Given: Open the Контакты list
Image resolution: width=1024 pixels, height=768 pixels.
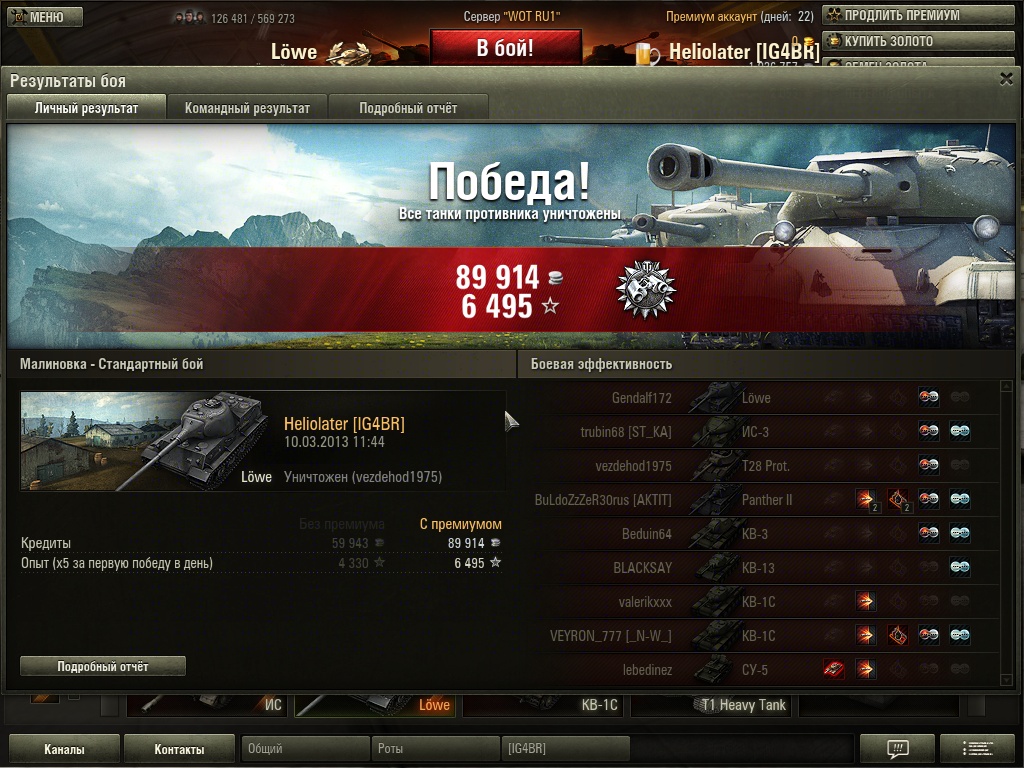Looking at the screenshot, I should (180, 749).
